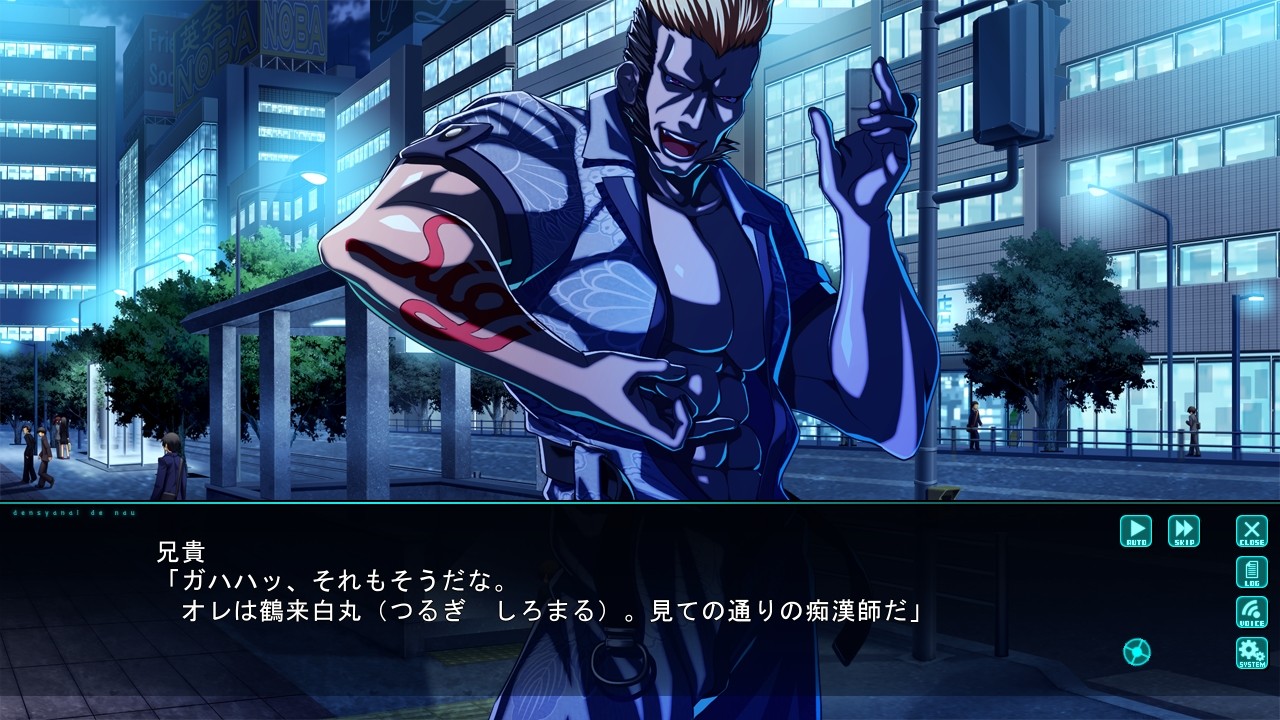The image size is (1280, 720).
Task: Hide the message window with Close
Action: (1251, 530)
